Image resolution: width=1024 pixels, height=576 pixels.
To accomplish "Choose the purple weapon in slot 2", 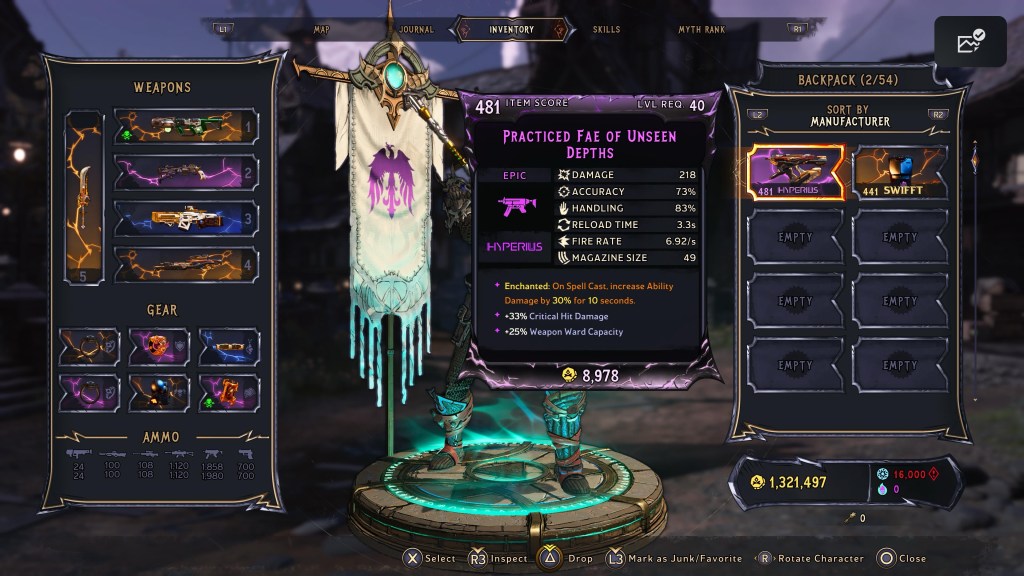I will (x=185, y=172).
